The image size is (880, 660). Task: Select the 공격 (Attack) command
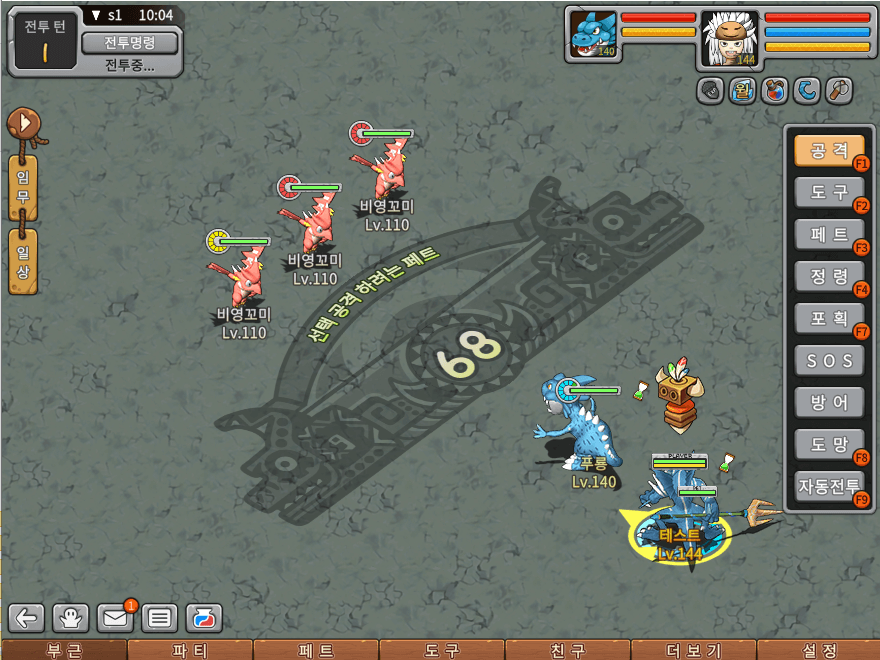pyautogui.click(x=828, y=151)
